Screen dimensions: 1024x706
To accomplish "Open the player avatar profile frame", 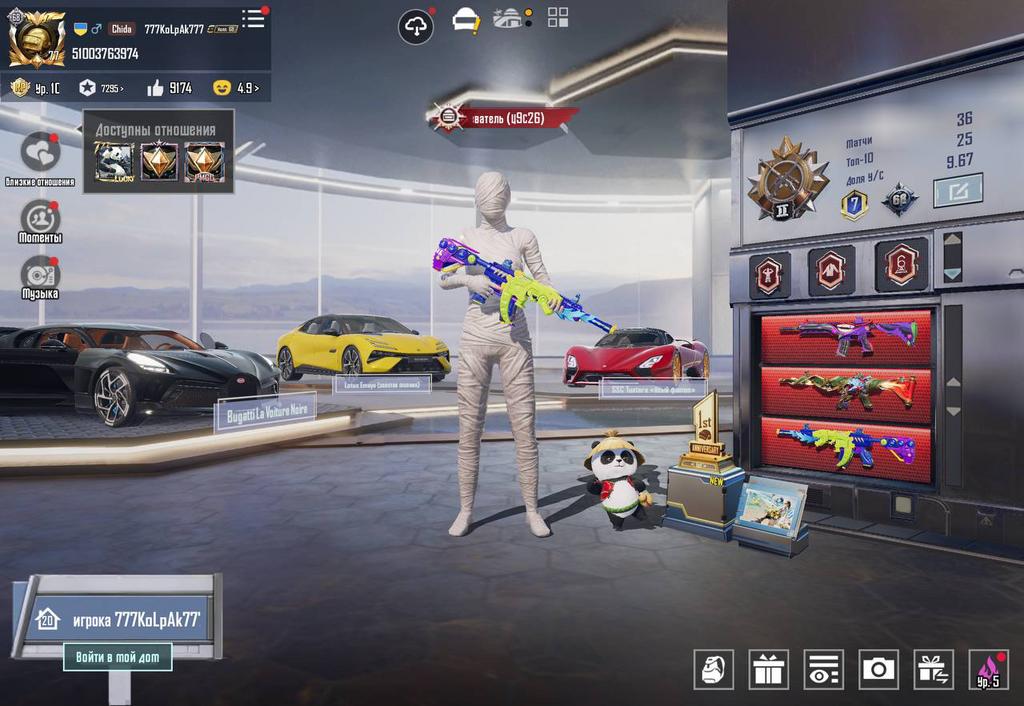I will tap(37, 39).
